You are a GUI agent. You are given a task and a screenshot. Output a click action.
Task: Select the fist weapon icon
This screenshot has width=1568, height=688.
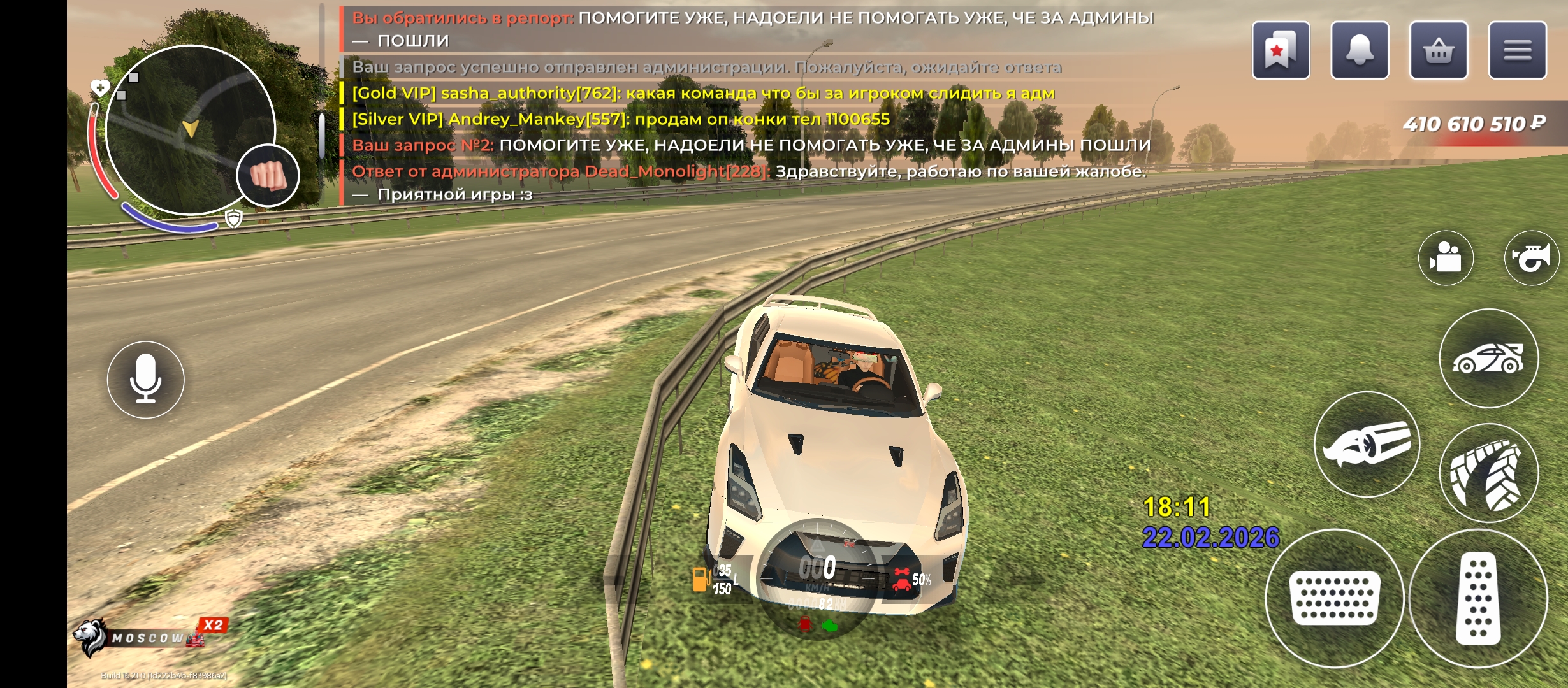tap(268, 175)
